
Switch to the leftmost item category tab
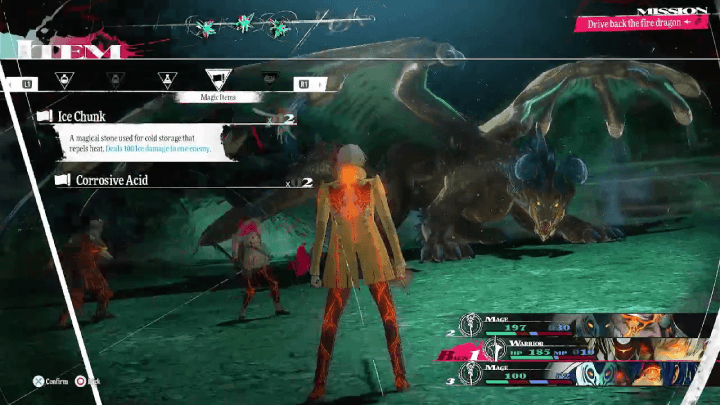click(64, 80)
